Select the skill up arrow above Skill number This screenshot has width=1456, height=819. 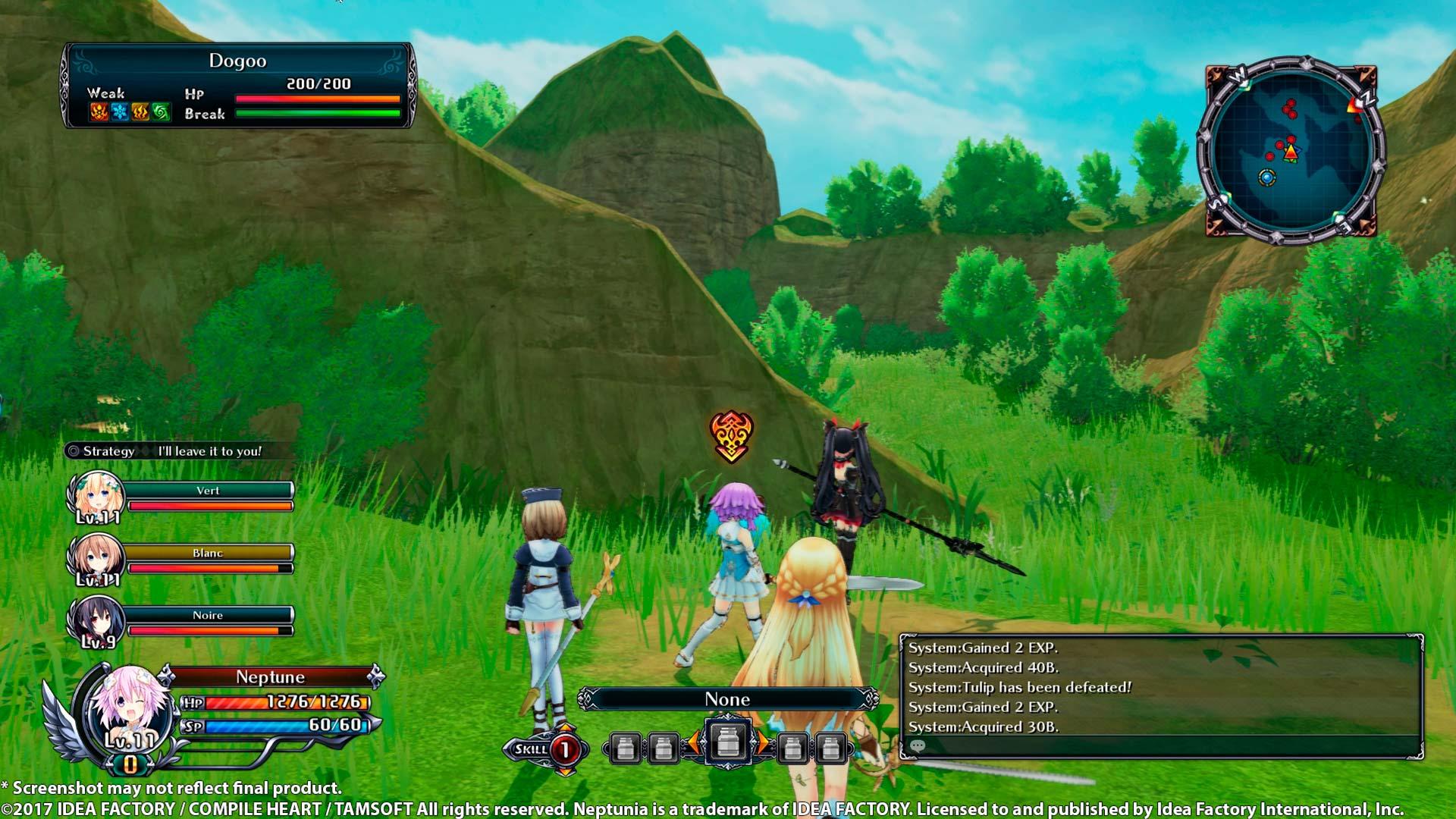(565, 729)
